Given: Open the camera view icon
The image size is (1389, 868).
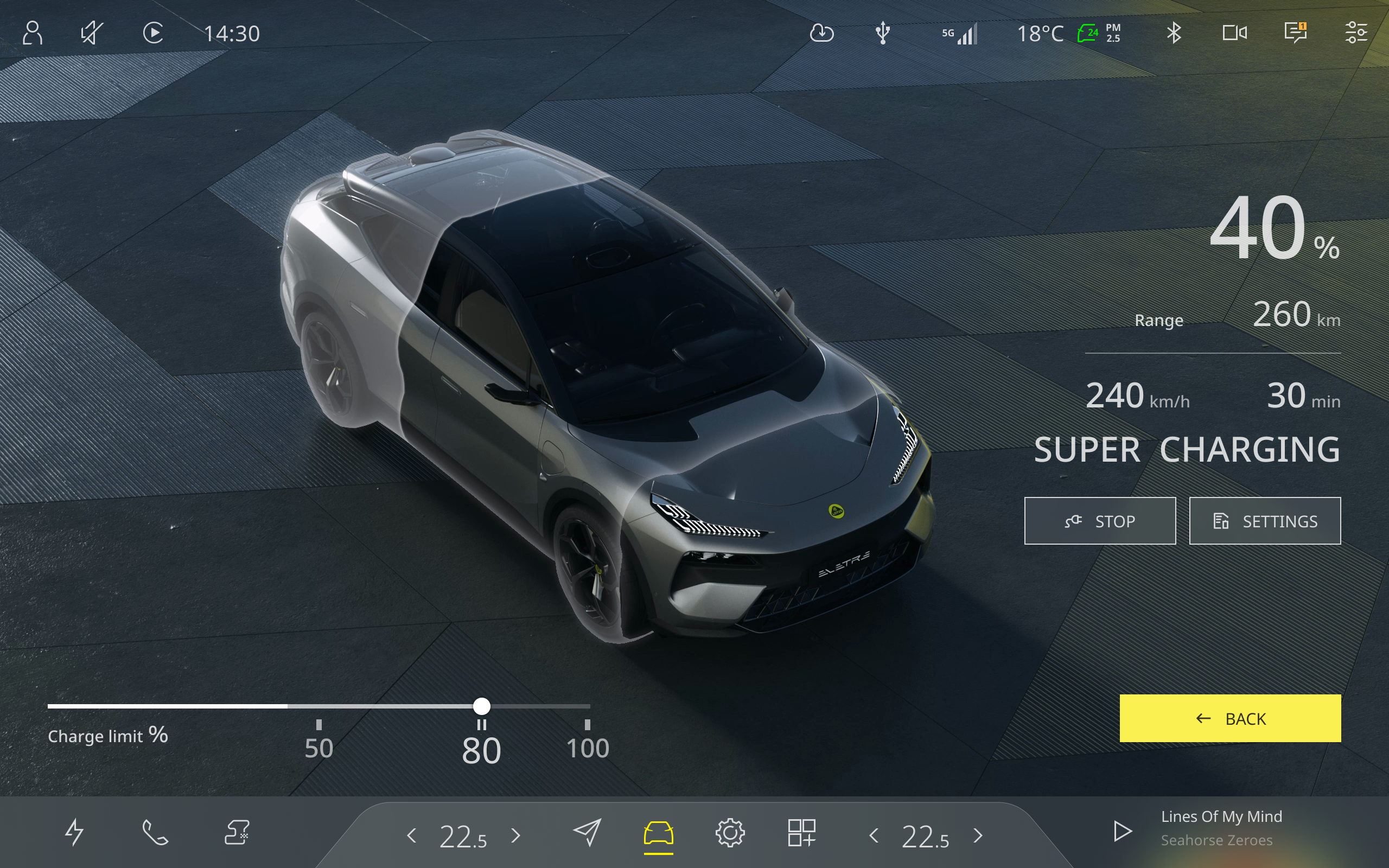Looking at the screenshot, I should pos(1235,33).
